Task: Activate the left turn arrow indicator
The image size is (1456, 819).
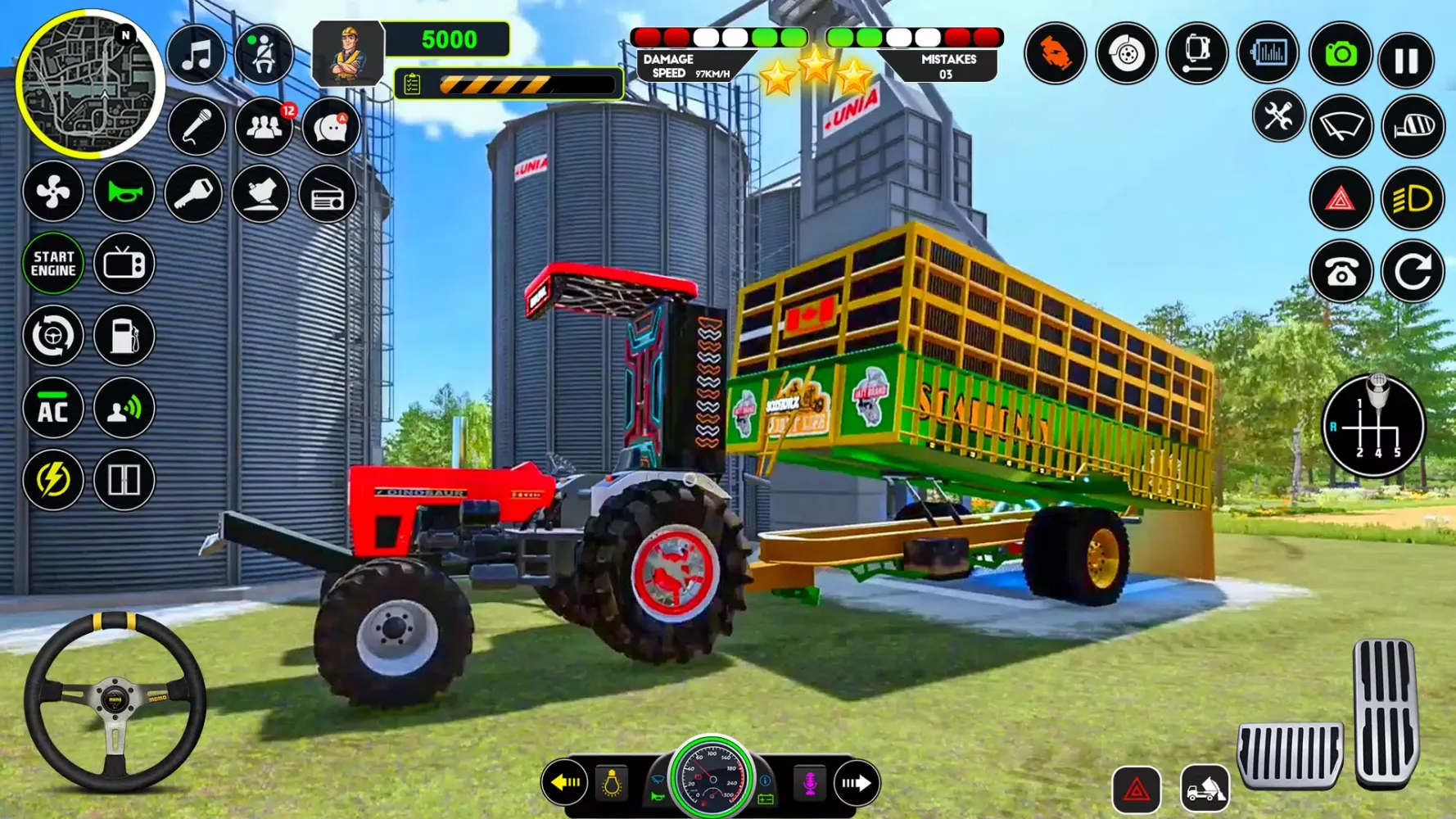Action: [565, 783]
